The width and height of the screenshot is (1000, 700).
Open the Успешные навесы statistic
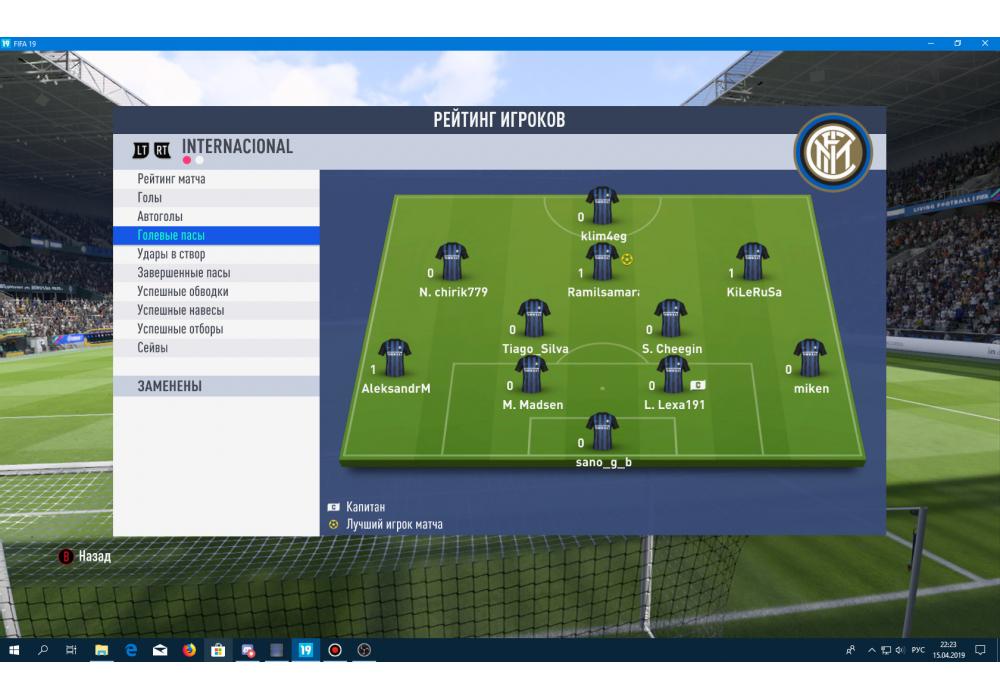180,311
